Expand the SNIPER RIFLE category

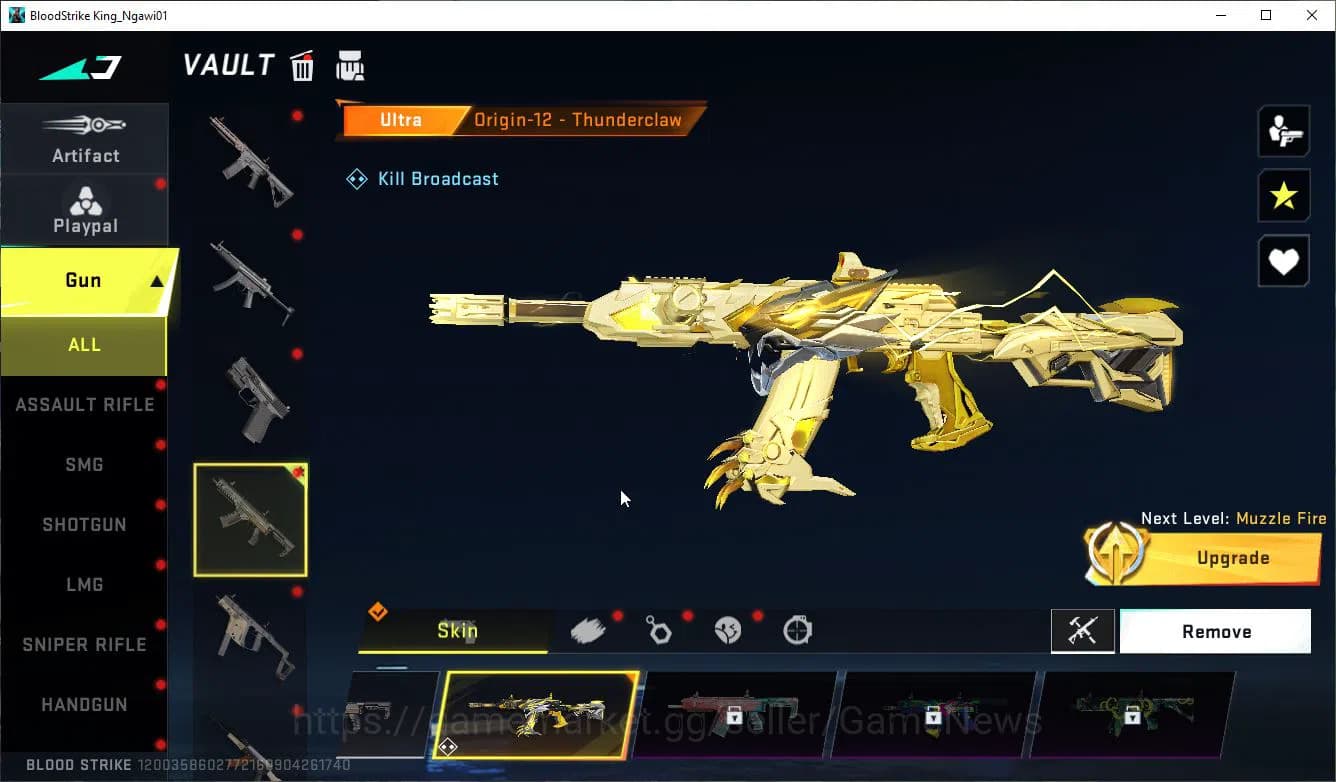click(84, 644)
